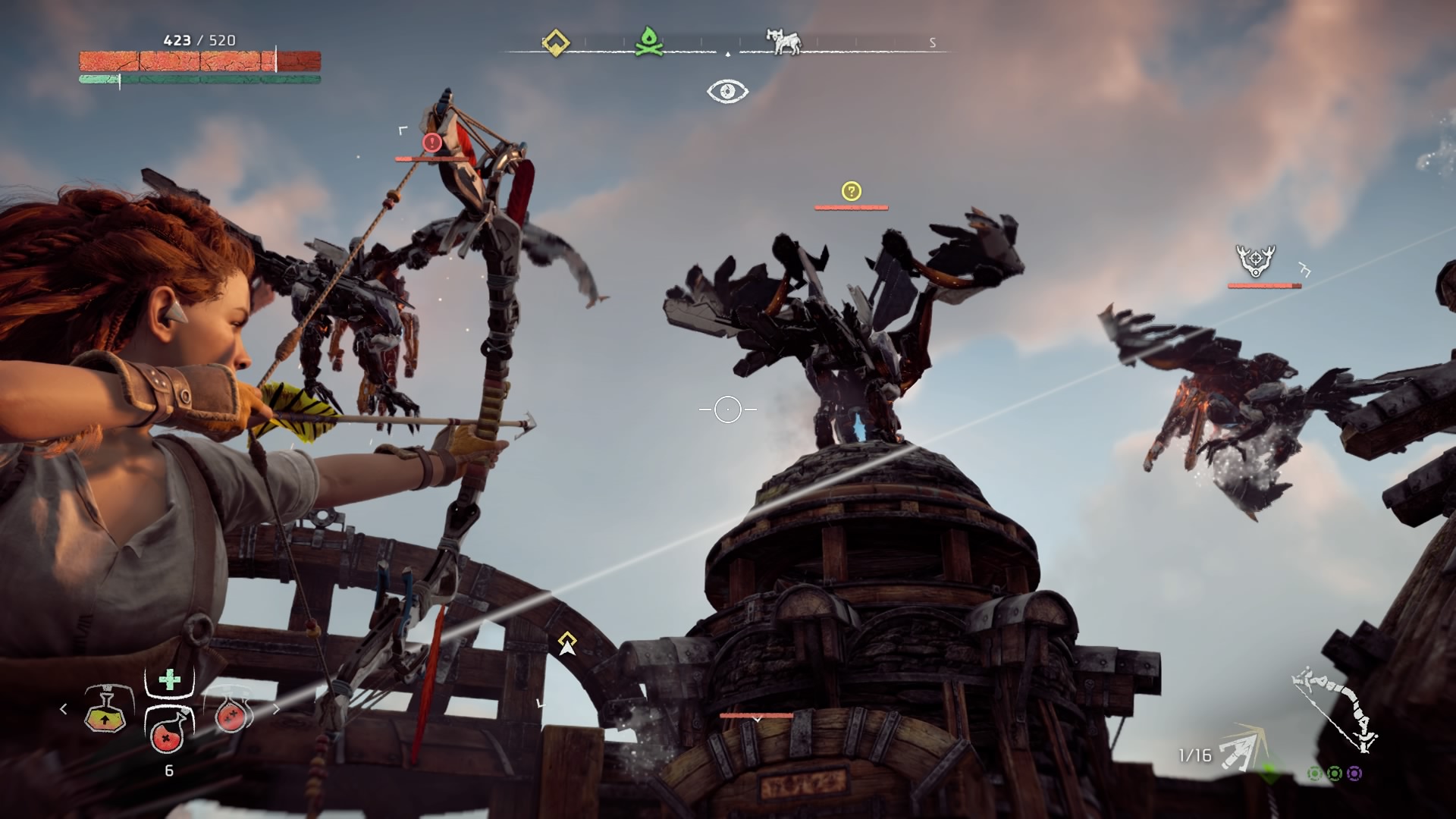Select the green campfire icon on the compass

645,42
